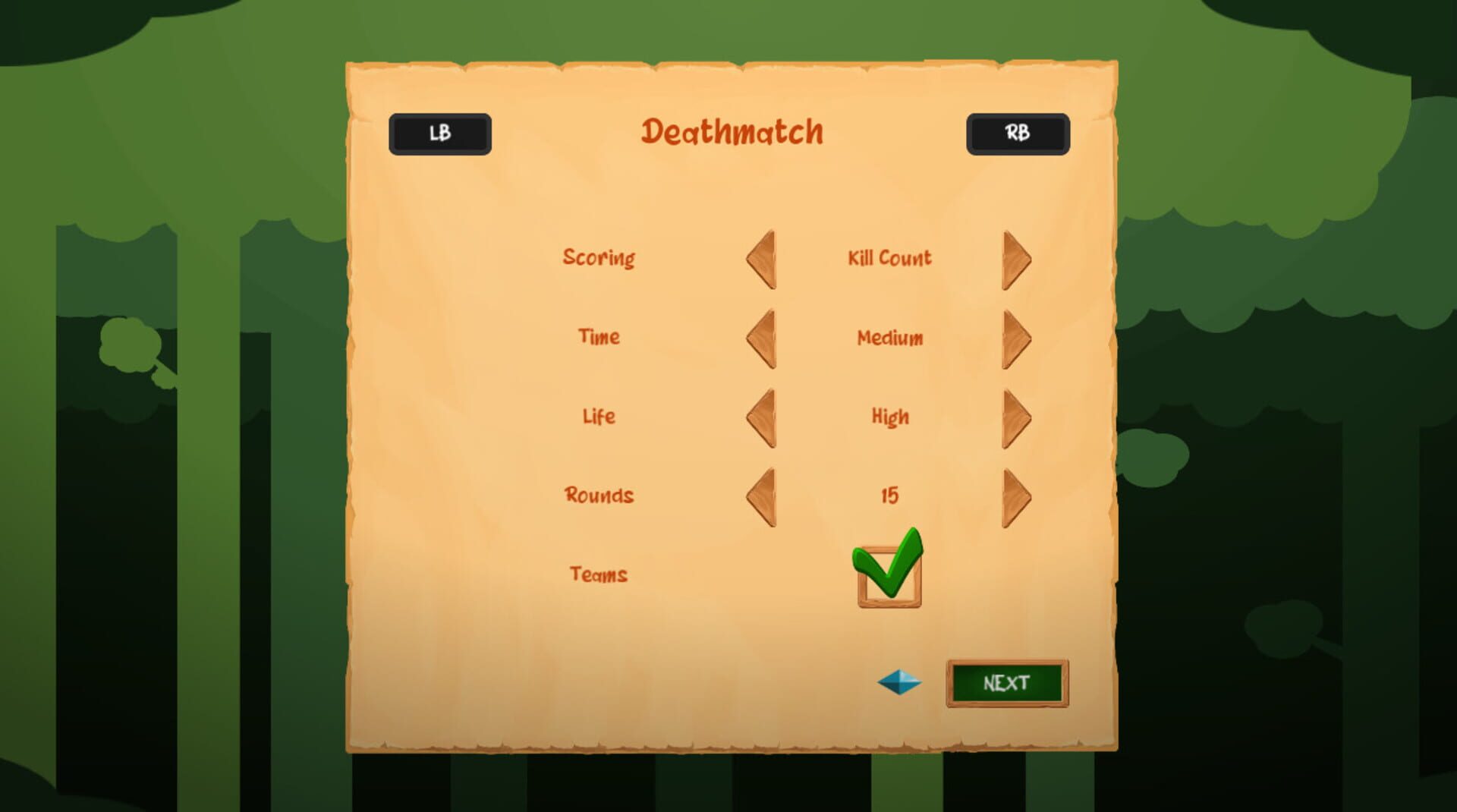The height and width of the screenshot is (812, 1457).
Task: Switch mode using the RB tab
Action: tap(1018, 133)
